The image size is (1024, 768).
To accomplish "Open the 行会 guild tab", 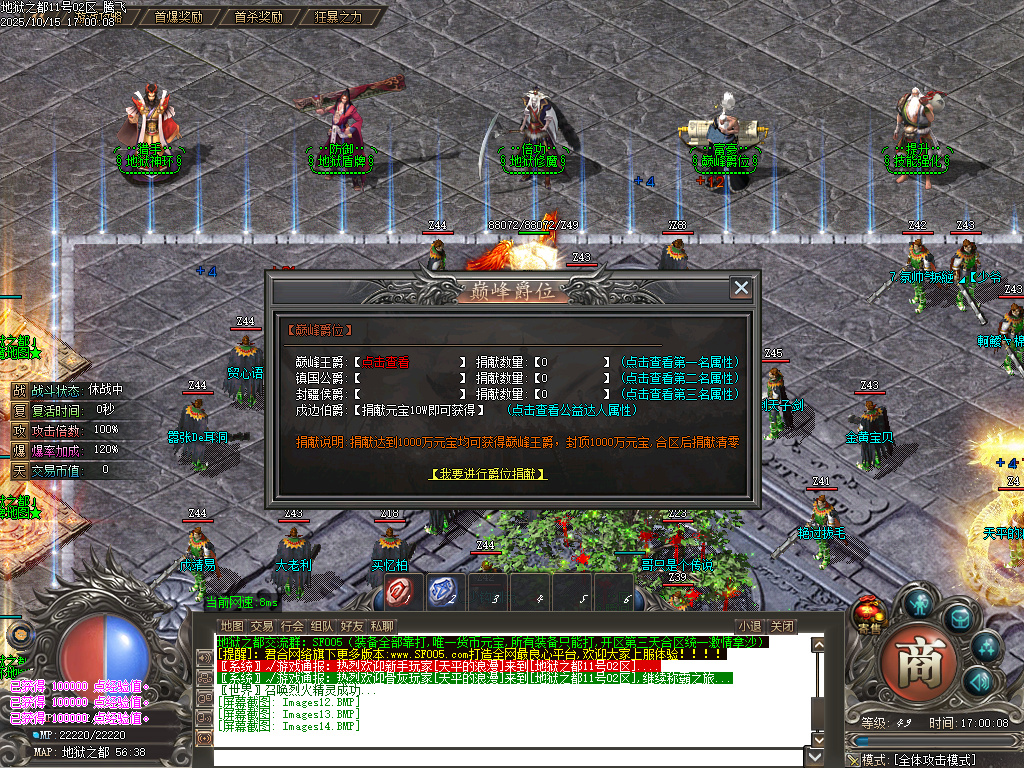I will [292, 626].
